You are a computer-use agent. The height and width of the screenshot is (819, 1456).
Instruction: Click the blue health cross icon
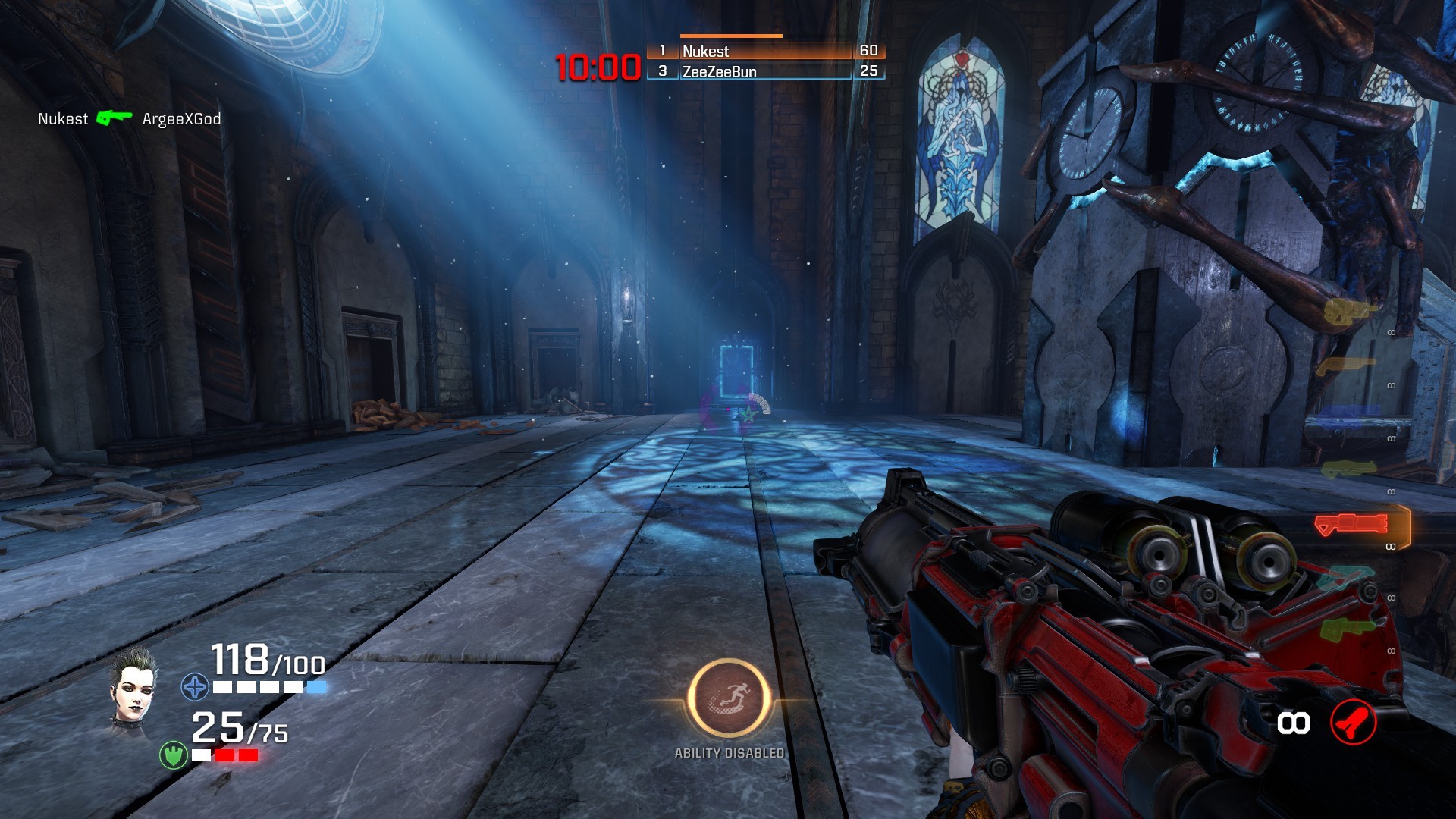coord(194,688)
